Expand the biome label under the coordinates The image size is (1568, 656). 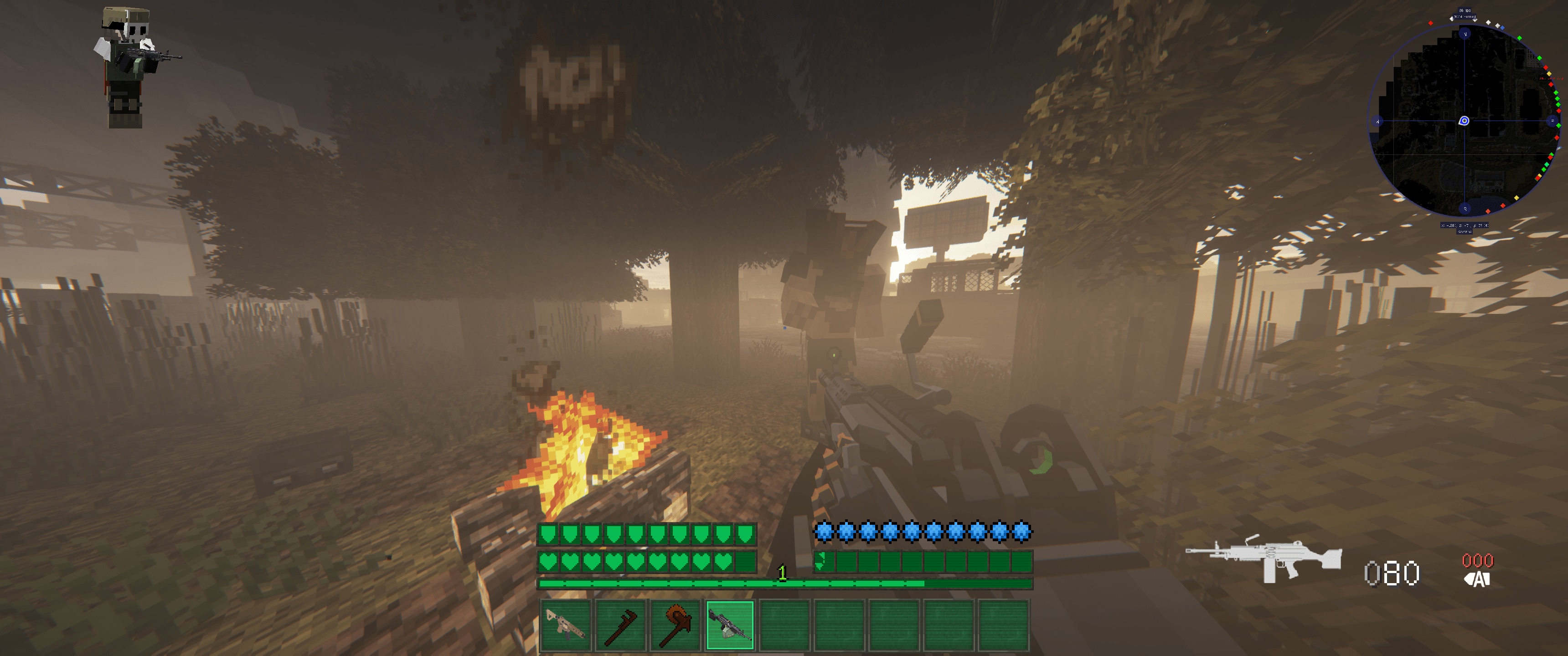1465,232
